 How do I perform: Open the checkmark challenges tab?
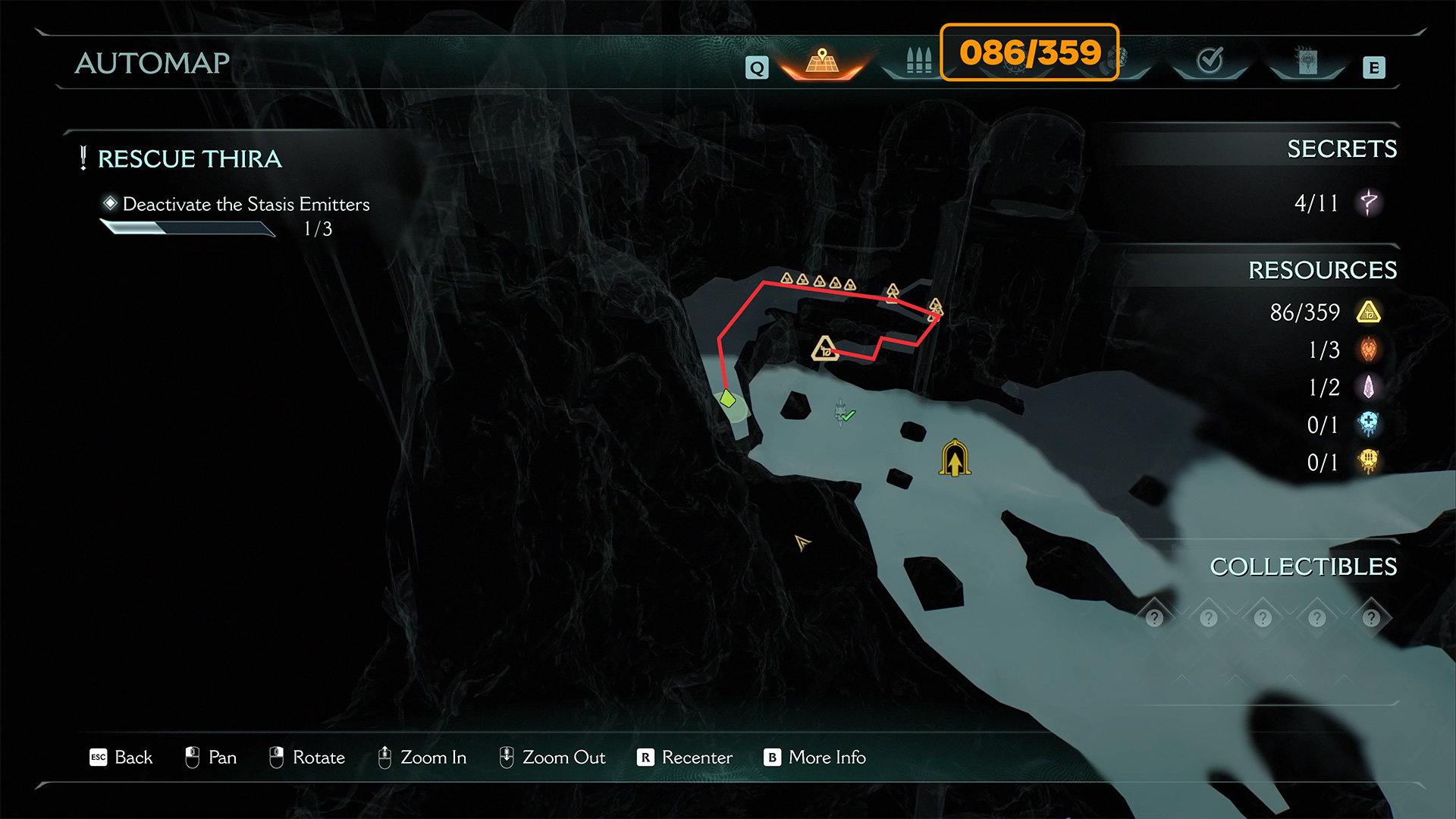(x=1210, y=61)
